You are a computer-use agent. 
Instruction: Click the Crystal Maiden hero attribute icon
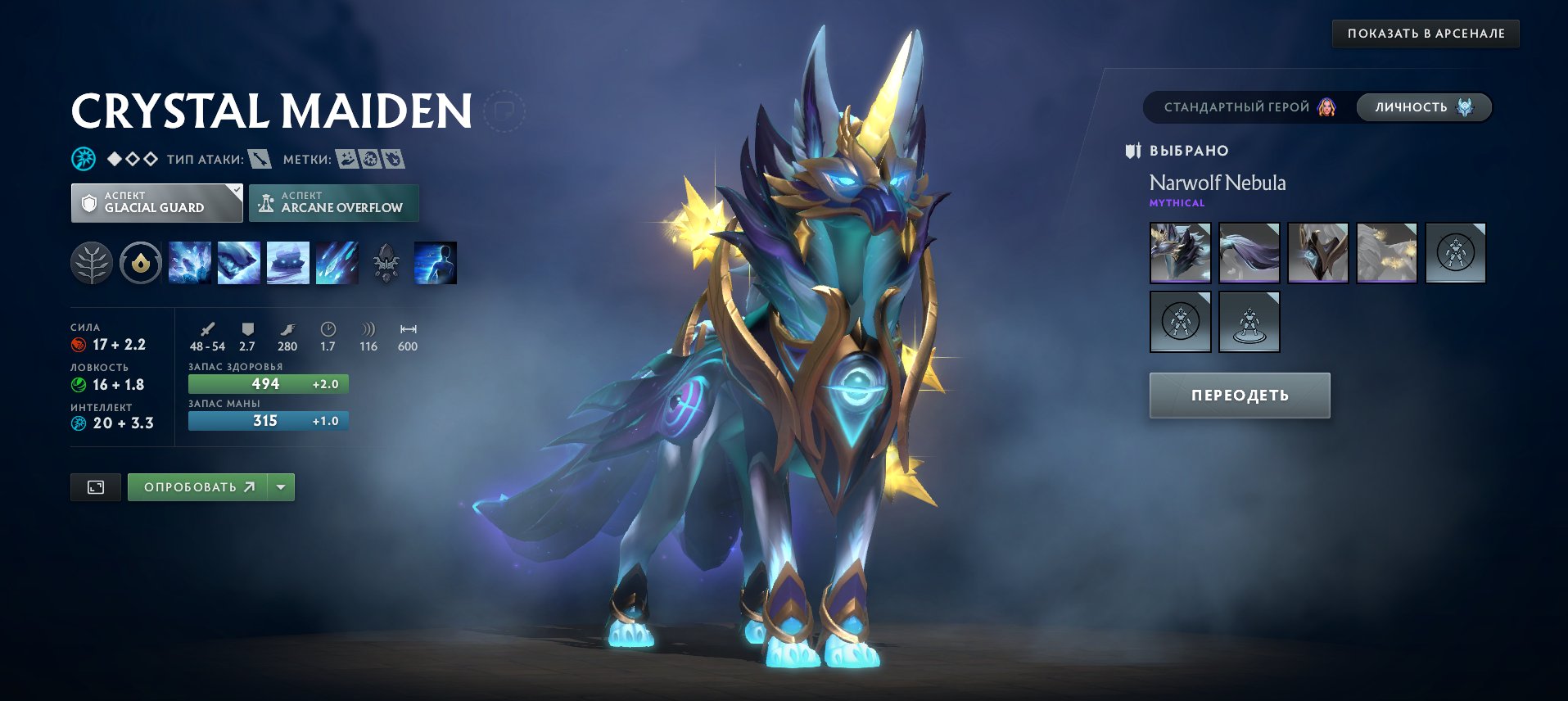(x=83, y=157)
